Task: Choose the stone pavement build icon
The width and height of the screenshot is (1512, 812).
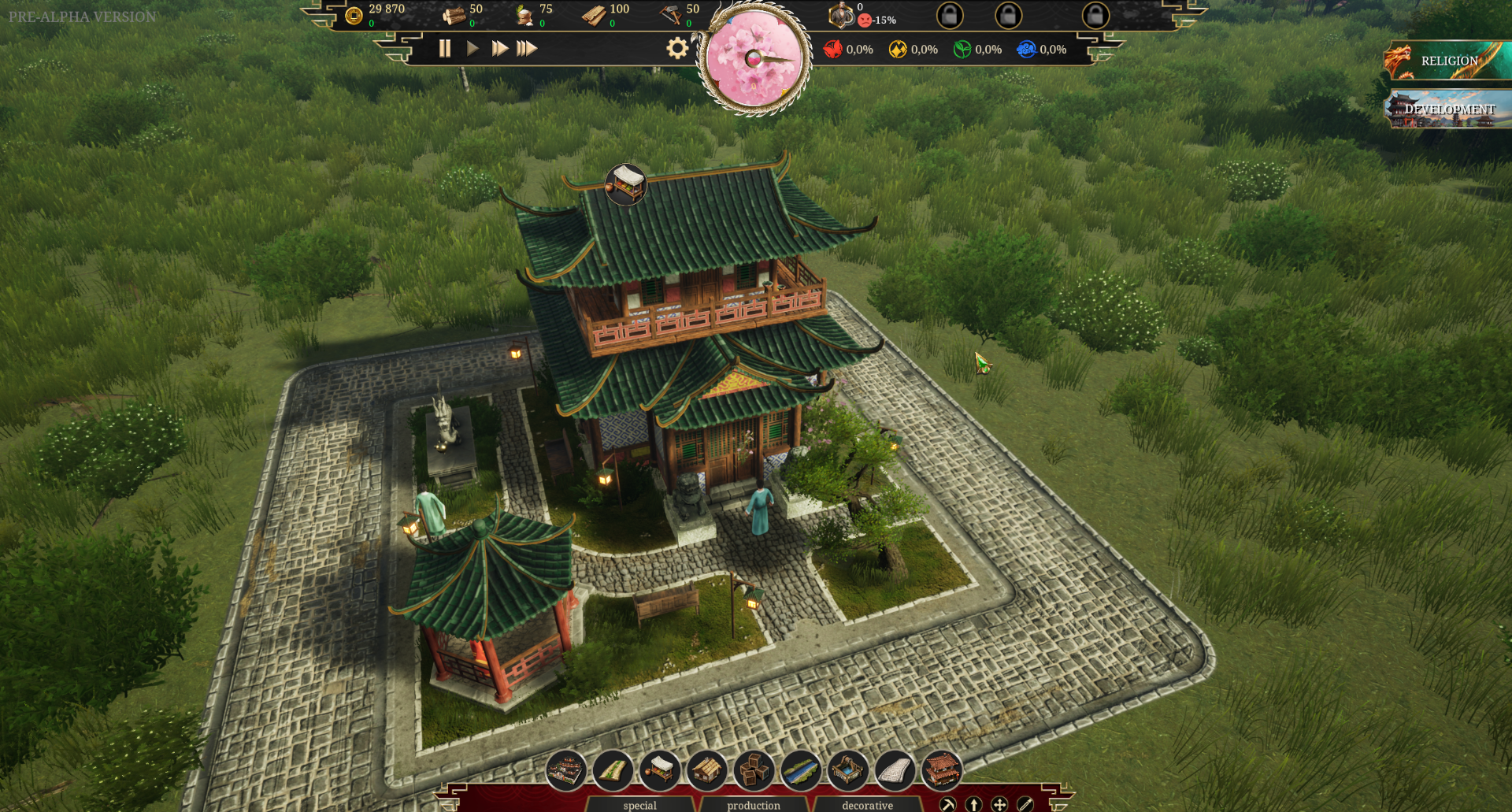Action: pos(895,769)
